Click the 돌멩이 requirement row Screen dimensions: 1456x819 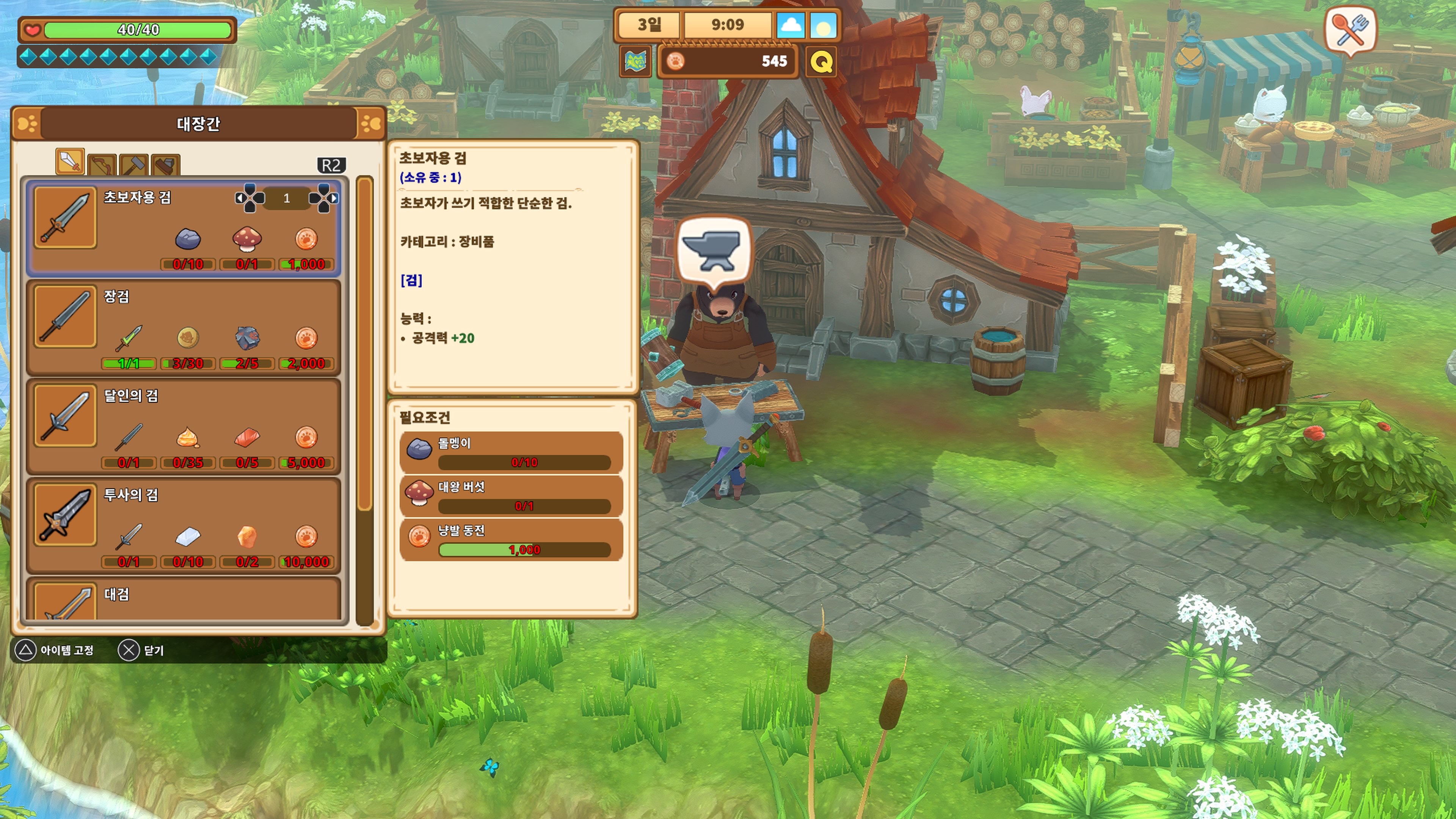pos(511,452)
